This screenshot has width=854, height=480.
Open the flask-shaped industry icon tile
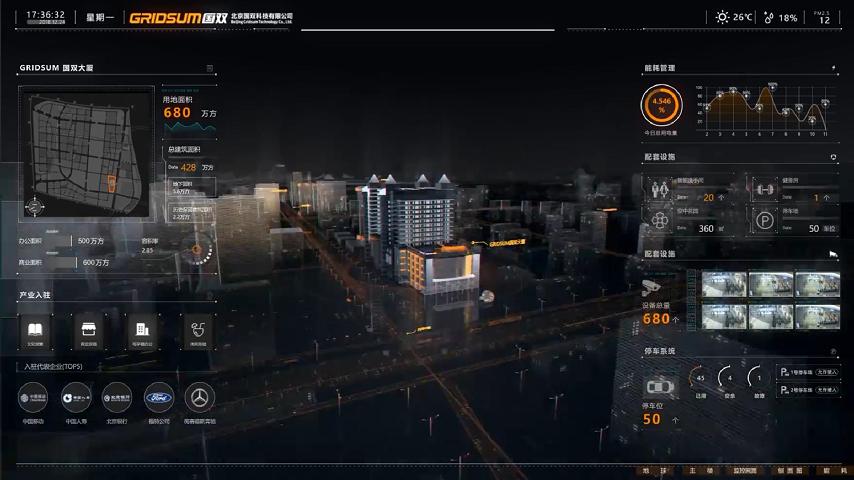[197, 330]
